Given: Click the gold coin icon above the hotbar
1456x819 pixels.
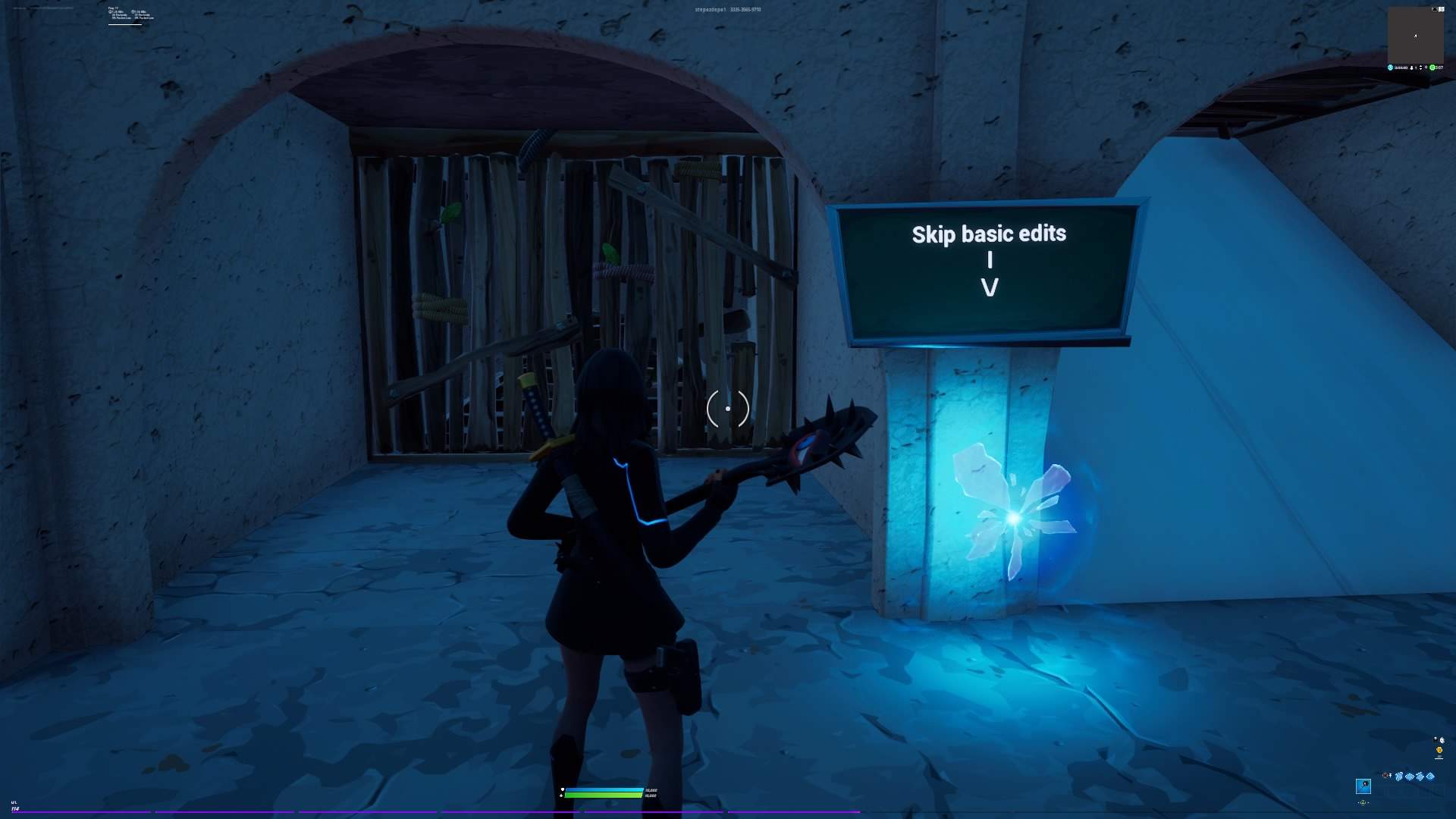Looking at the screenshot, I should click(x=1439, y=749).
